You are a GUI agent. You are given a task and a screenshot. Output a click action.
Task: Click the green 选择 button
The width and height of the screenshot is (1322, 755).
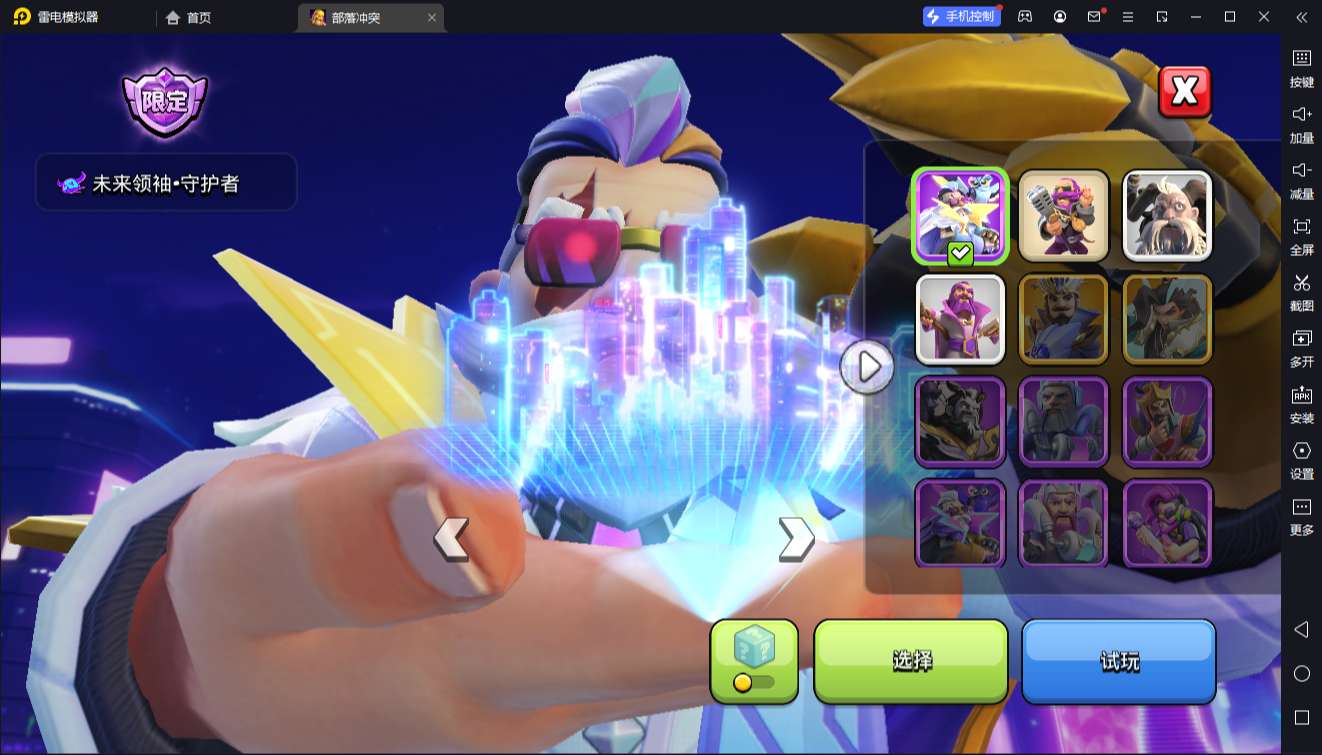pyautogui.click(x=911, y=660)
